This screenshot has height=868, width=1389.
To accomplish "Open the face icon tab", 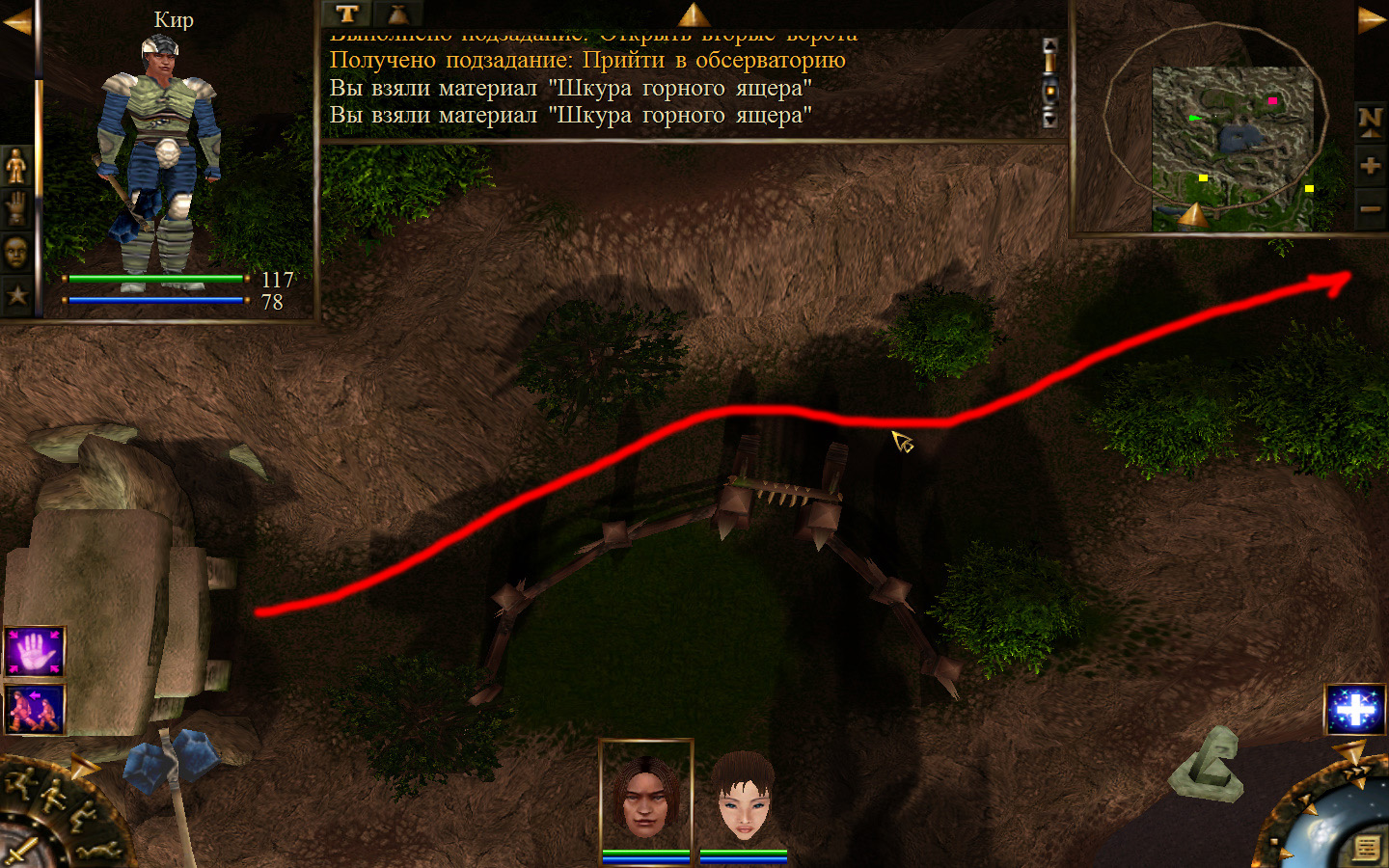I will tap(16, 253).
